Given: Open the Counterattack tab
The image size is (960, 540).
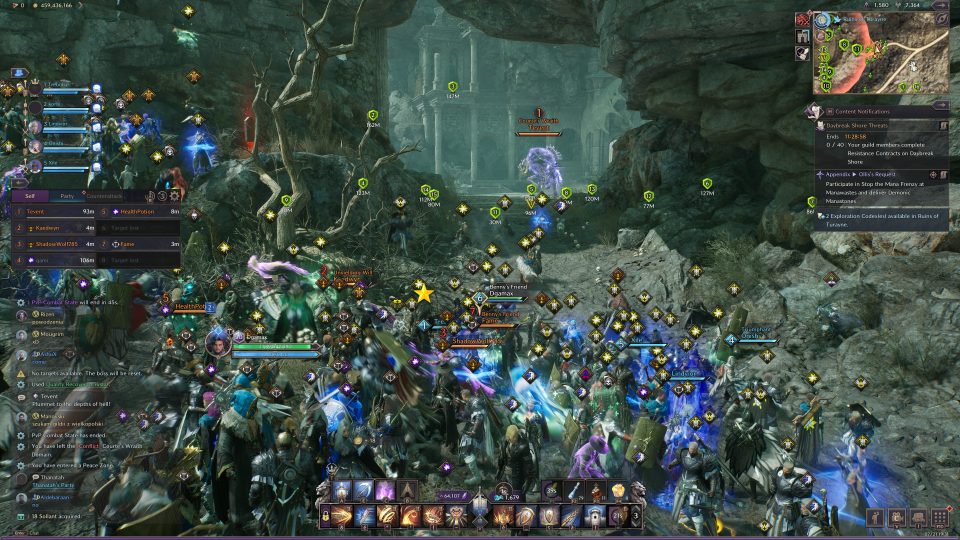Looking at the screenshot, I should [104, 196].
